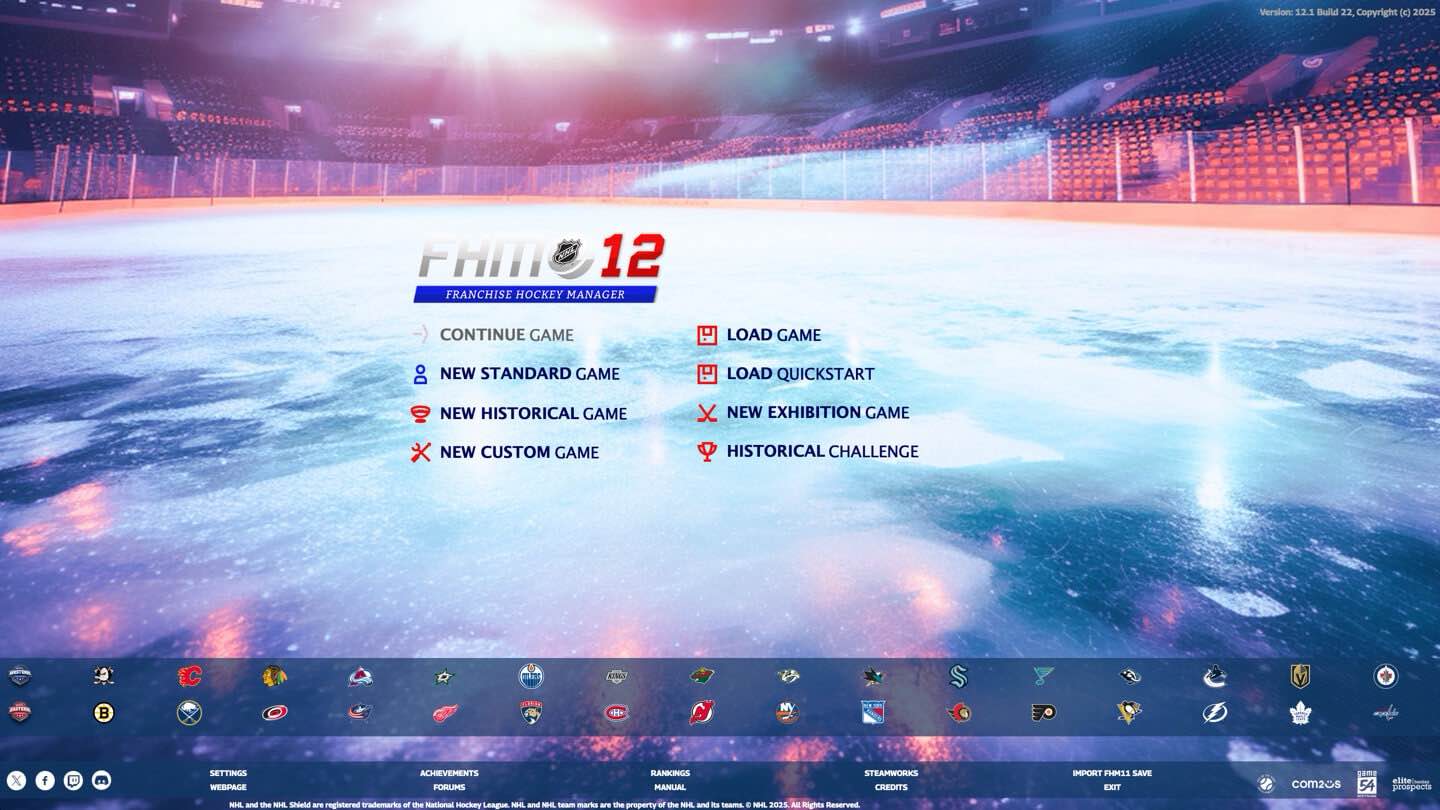Select the Seattle Kraken team logo
Viewport: 1440px width, 810px height.
tap(957, 677)
